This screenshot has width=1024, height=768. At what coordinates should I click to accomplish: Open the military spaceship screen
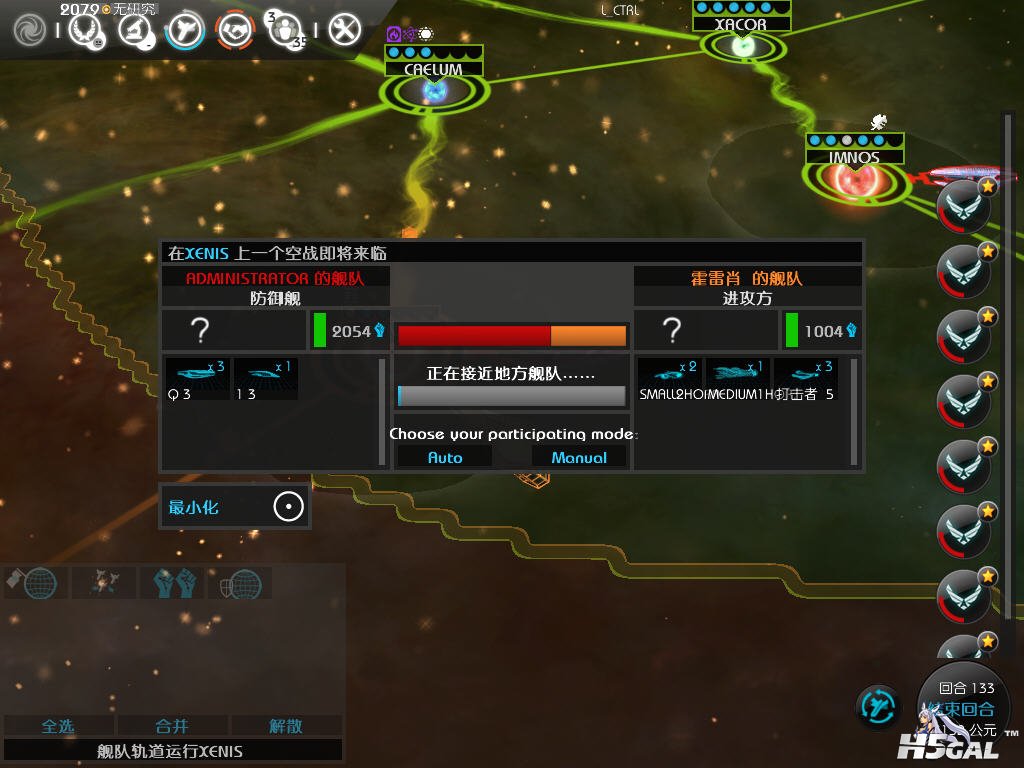coord(185,29)
